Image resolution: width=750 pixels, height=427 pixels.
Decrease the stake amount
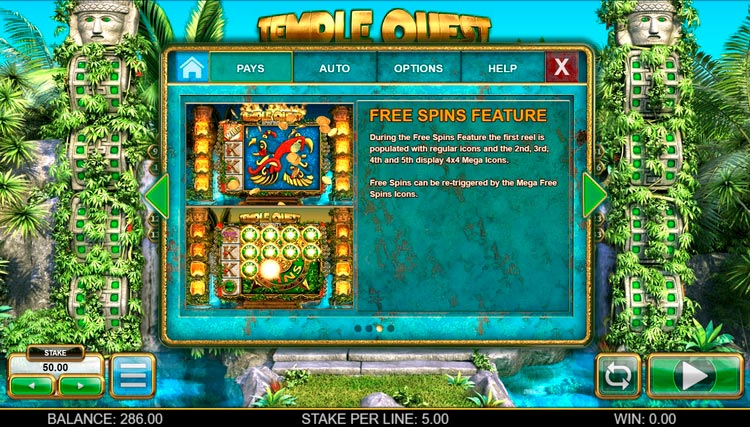31,385
